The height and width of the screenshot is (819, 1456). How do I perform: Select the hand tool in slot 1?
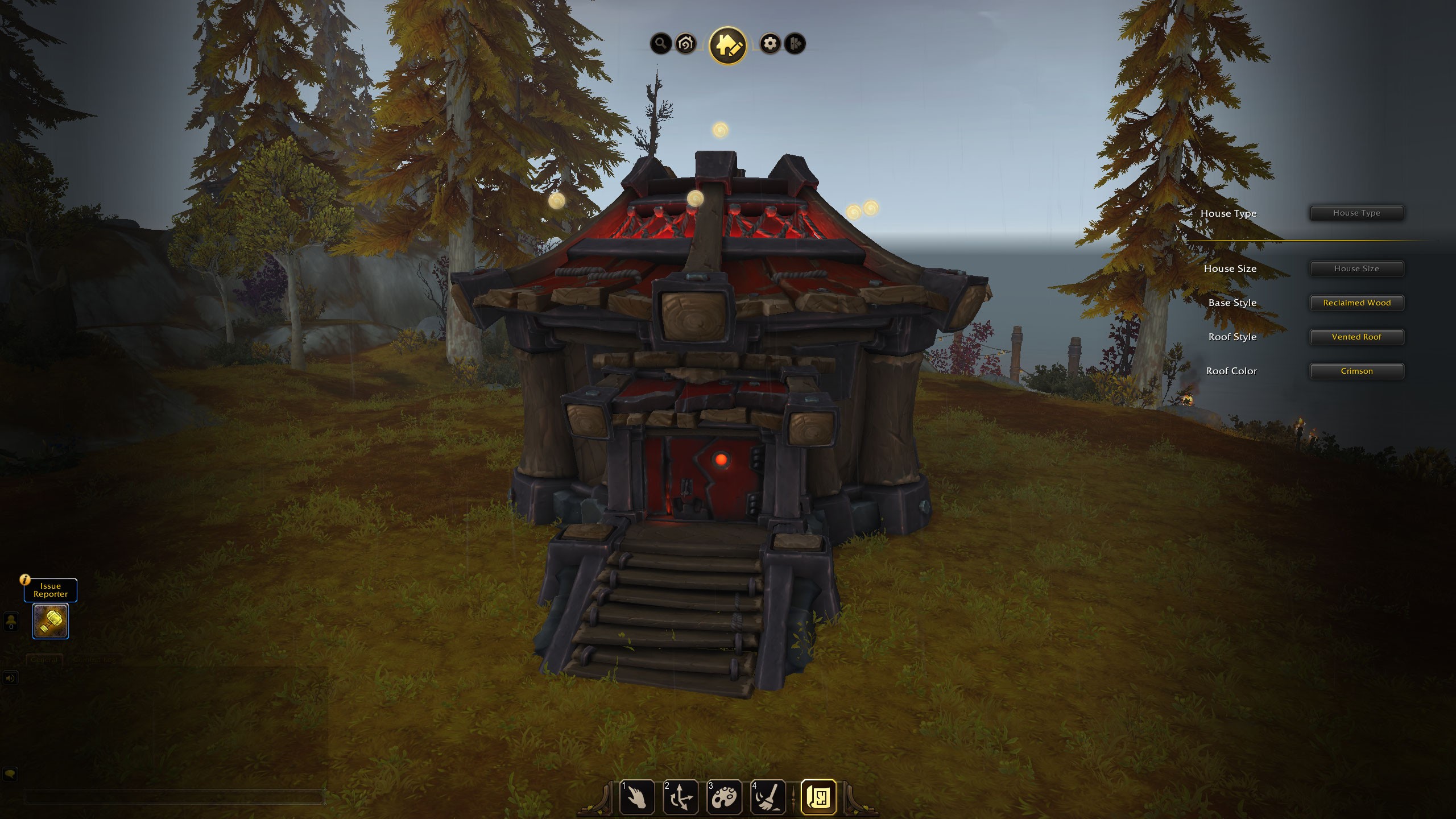coord(637,797)
